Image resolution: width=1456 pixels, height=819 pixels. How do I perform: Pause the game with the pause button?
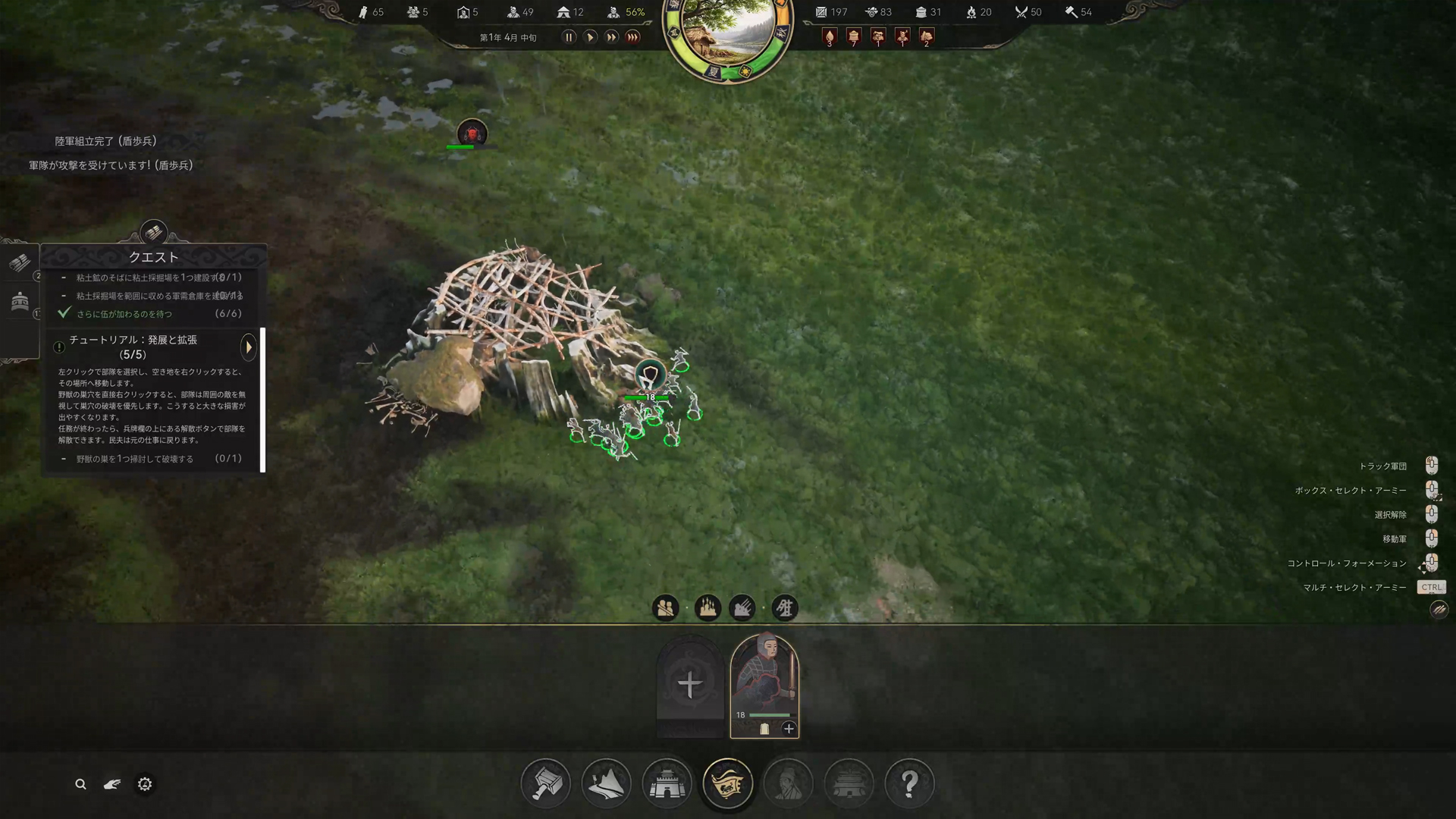pos(569,37)
